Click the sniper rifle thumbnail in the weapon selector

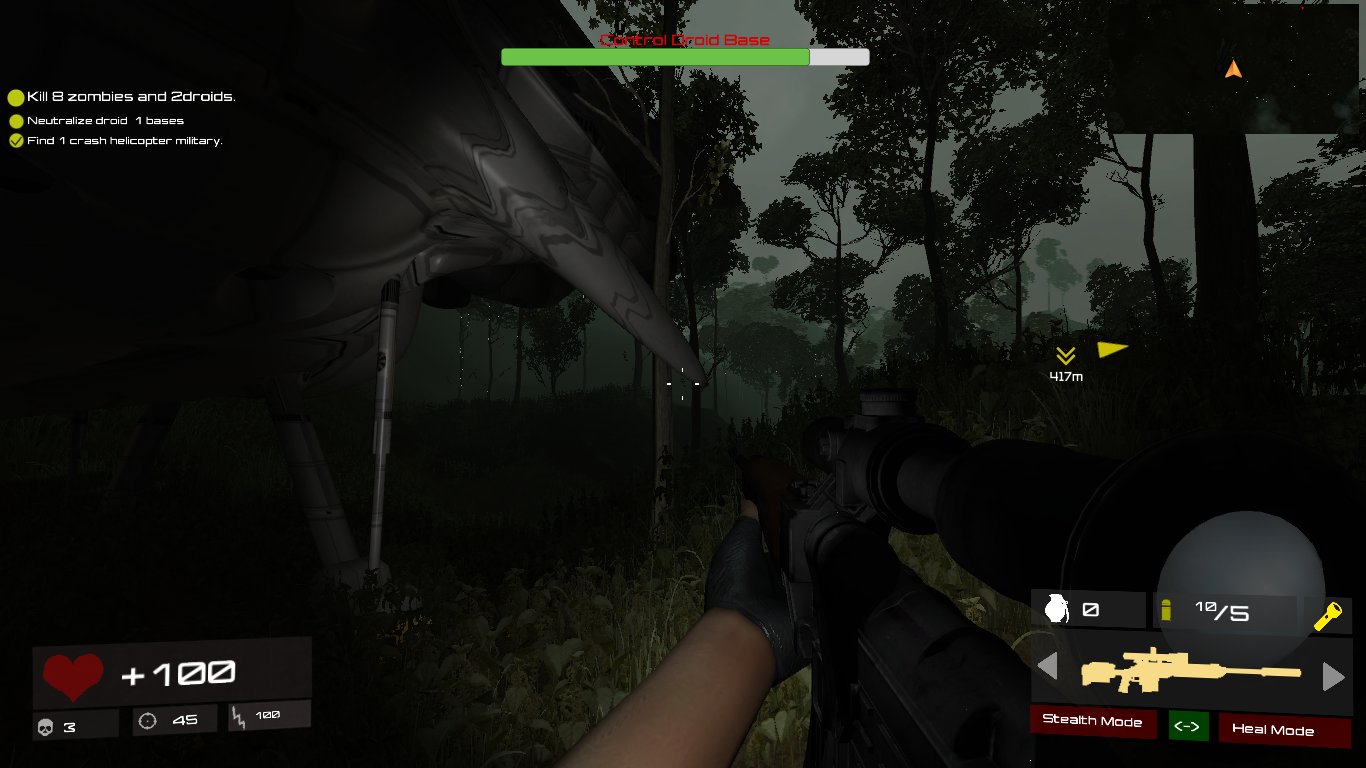click(x=1190, y=672)
